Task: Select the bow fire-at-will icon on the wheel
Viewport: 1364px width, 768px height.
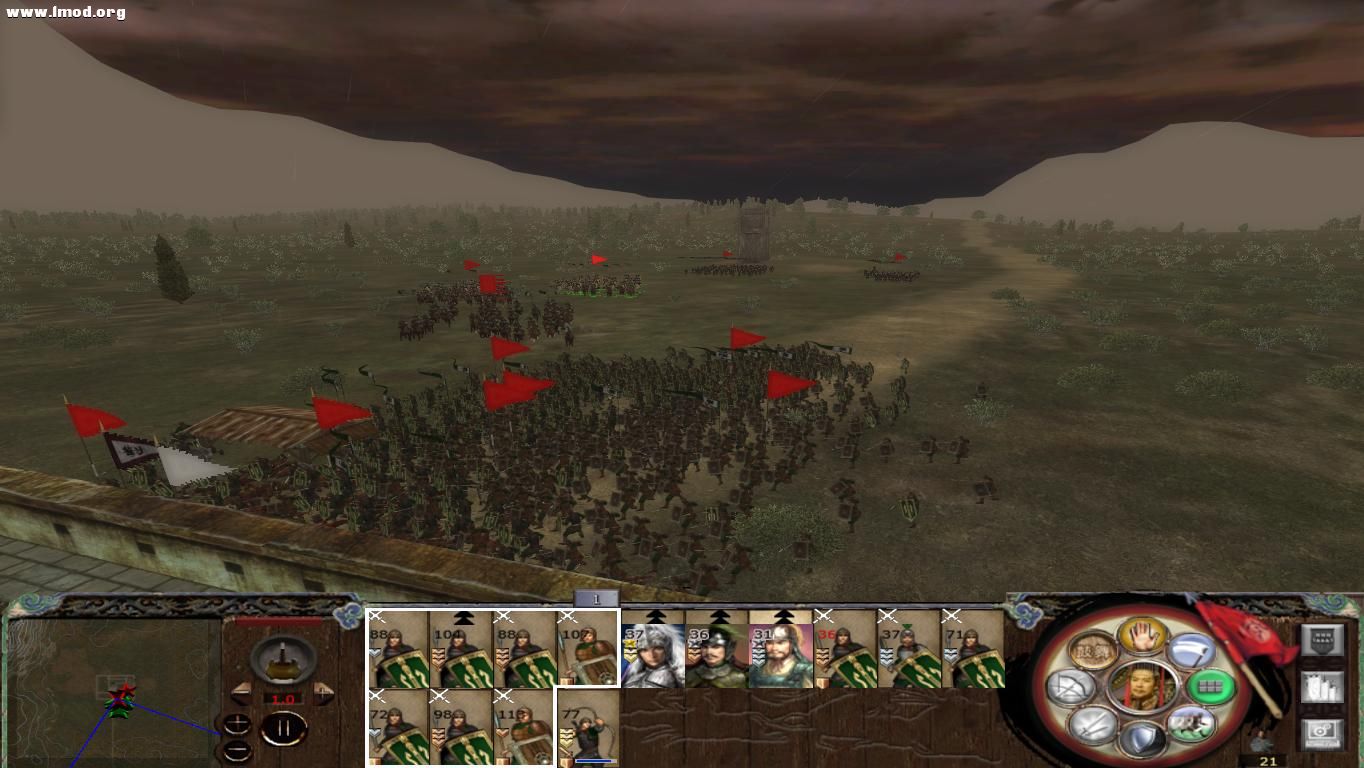Action: [x=1070, y=685]
